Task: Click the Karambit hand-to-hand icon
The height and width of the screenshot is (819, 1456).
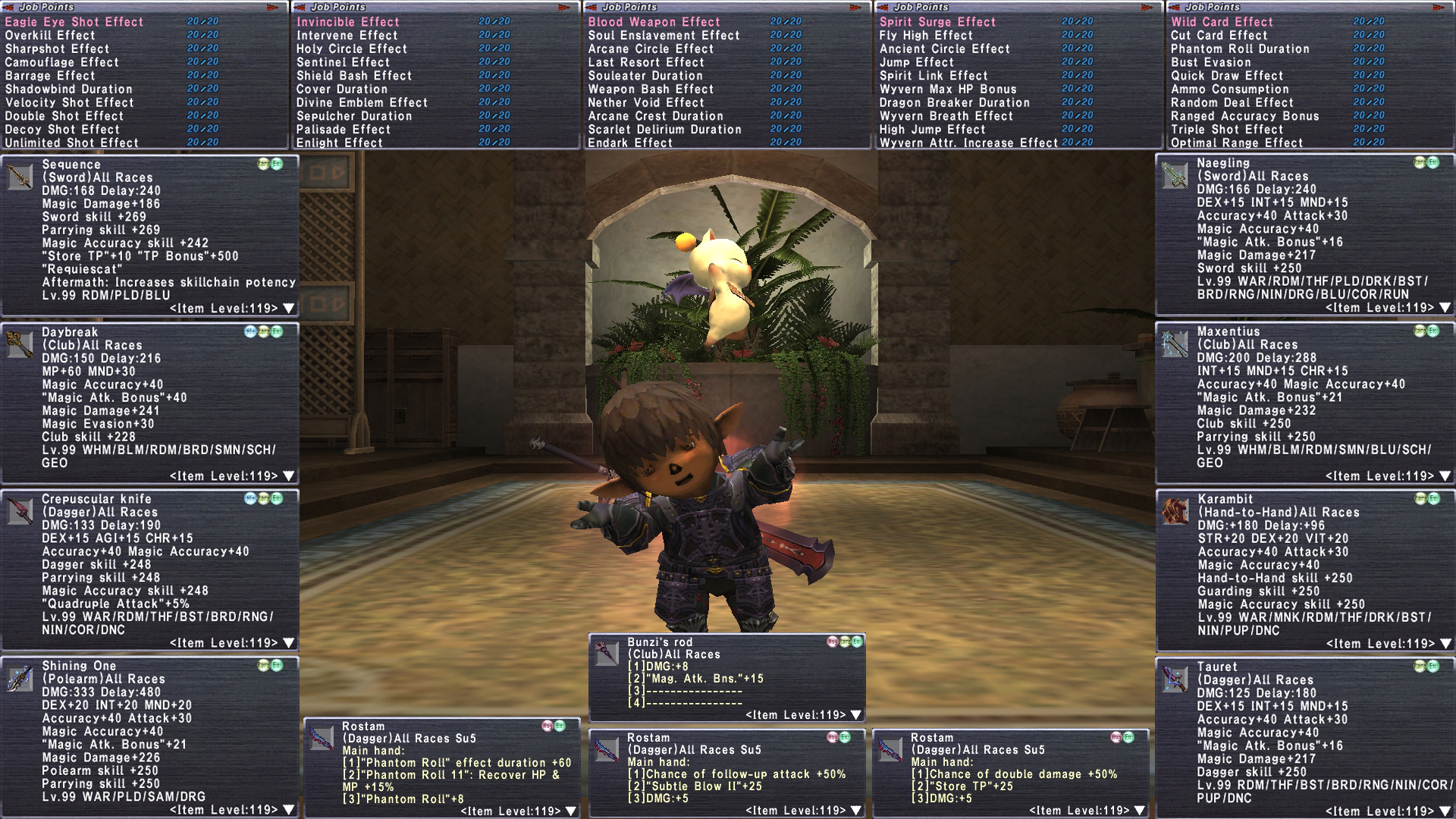Action: coord(1175,512)
